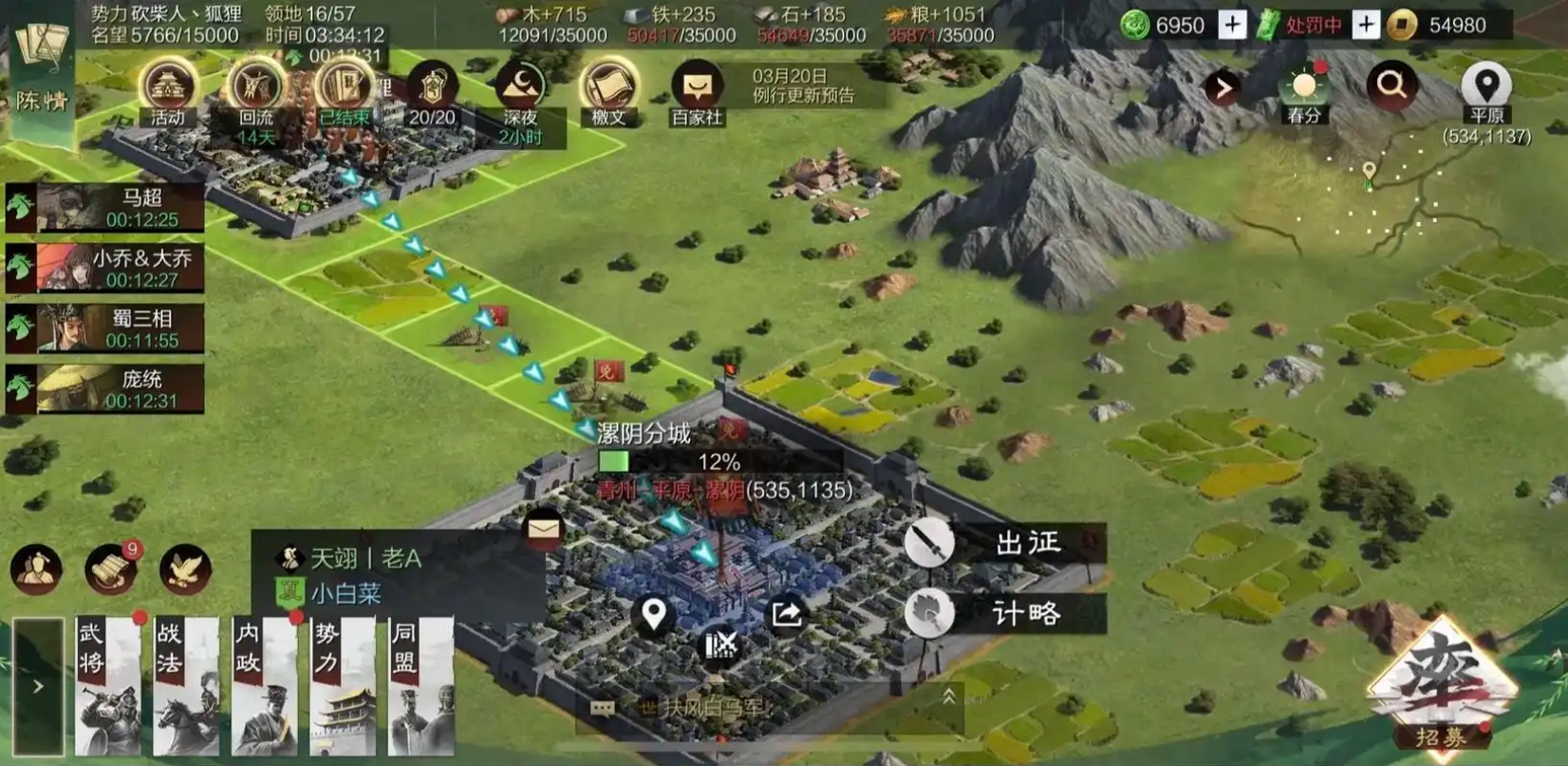
Task: Choose the 计略 stratagem option
Action: [1006, 613]
